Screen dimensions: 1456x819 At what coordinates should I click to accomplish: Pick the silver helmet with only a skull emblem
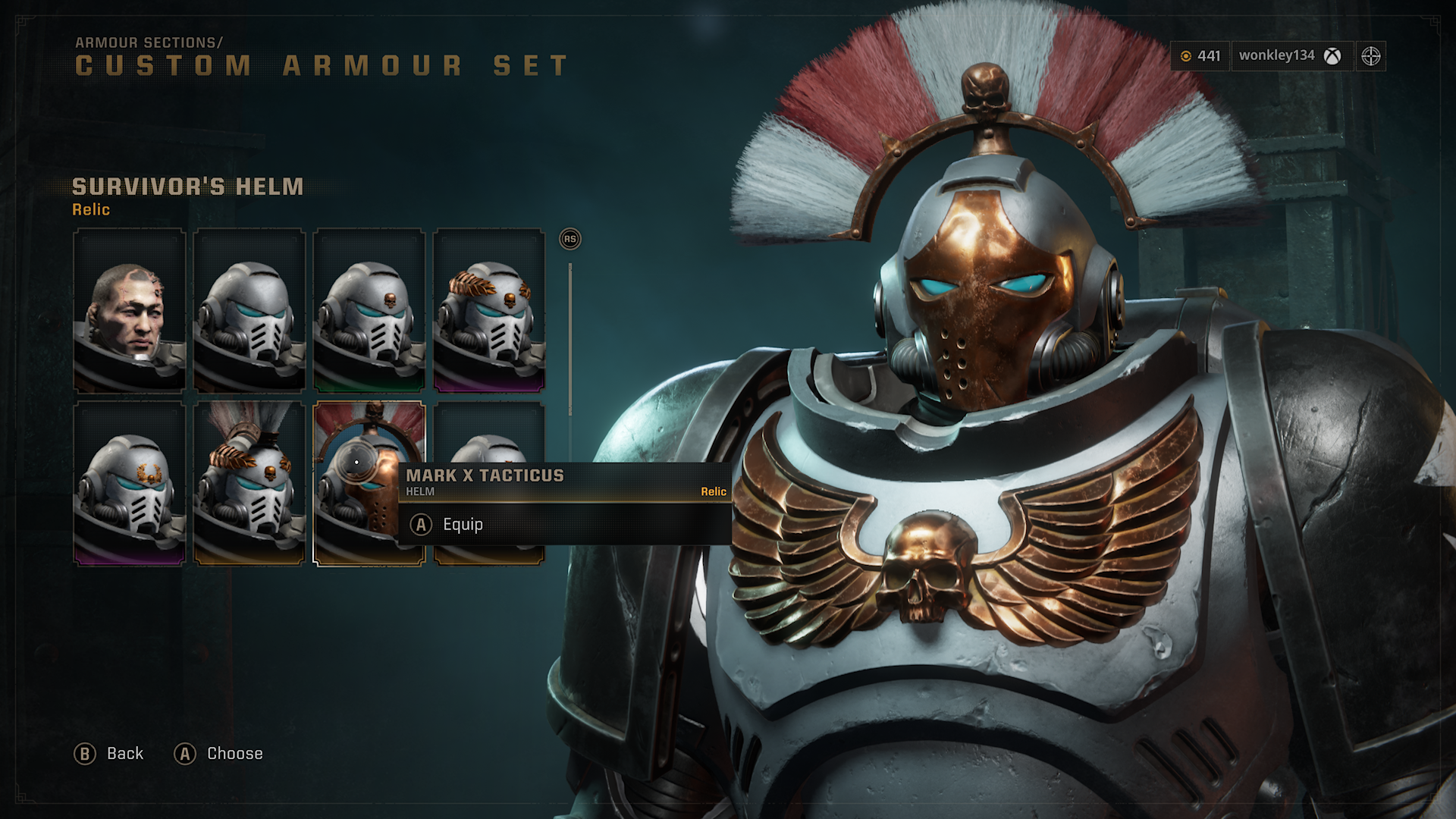[369, 311]
